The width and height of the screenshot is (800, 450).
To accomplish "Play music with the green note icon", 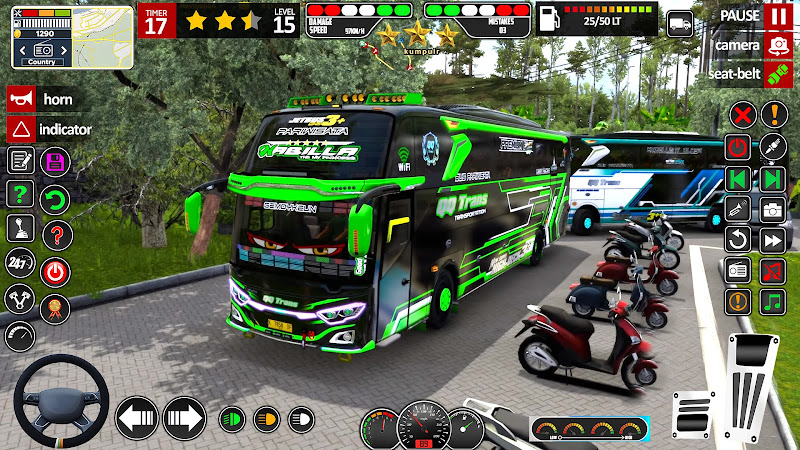I will point(772,301).
